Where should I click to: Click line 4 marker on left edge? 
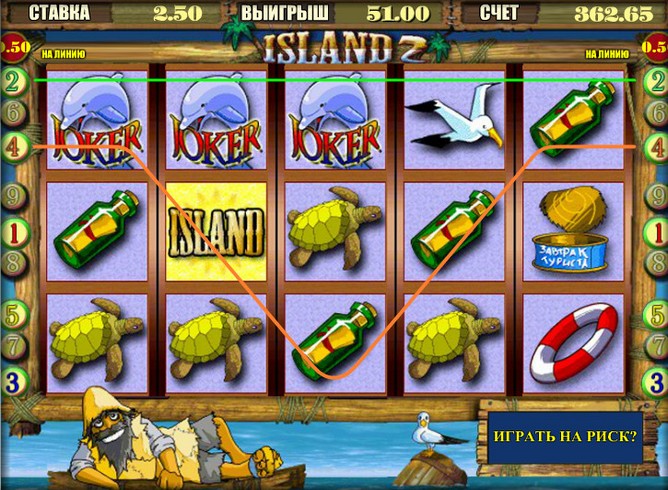(13, 145)
